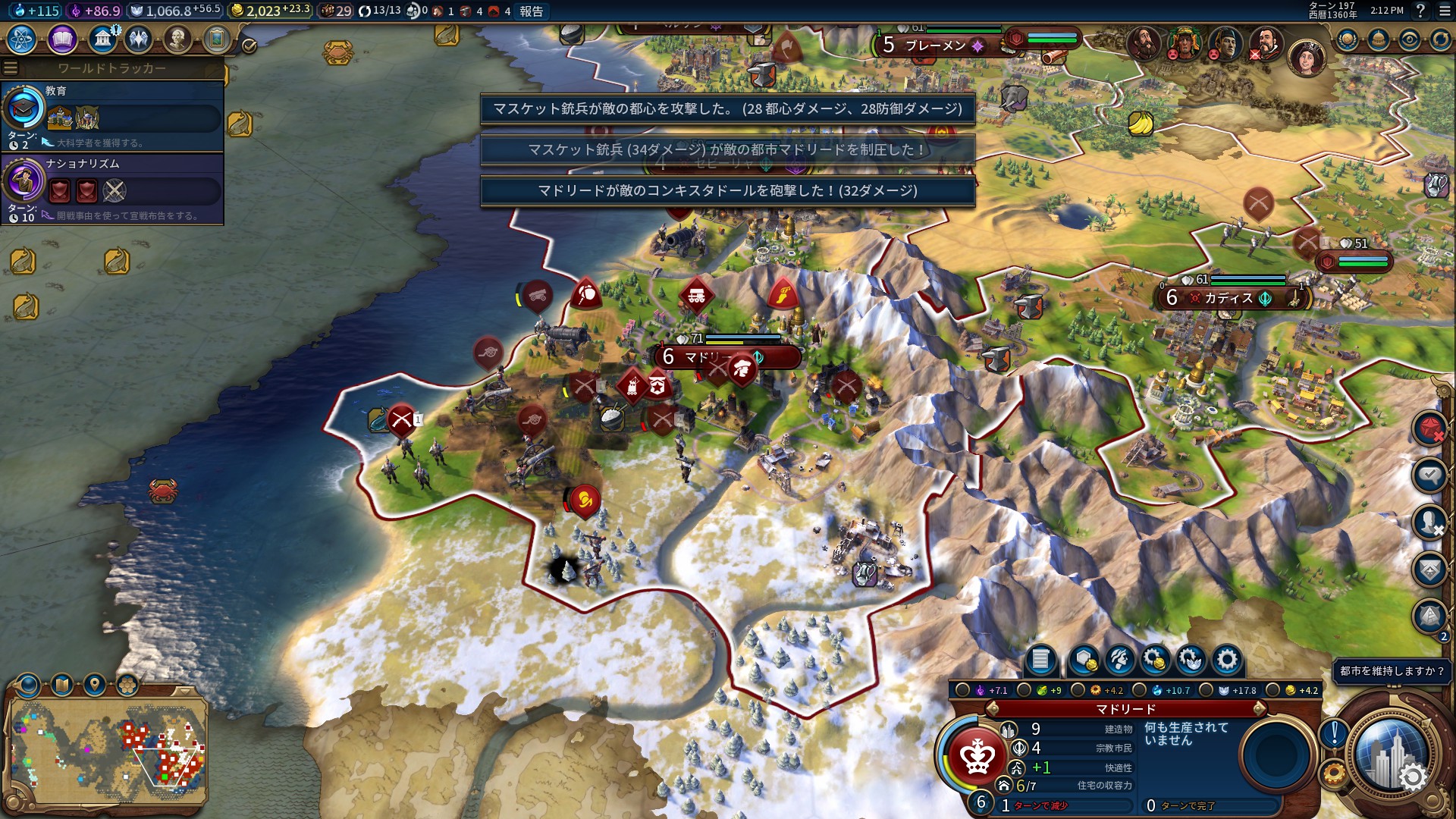Open the eye espionage overview button
The image size is (1456, 819).
click(1409, 39)
